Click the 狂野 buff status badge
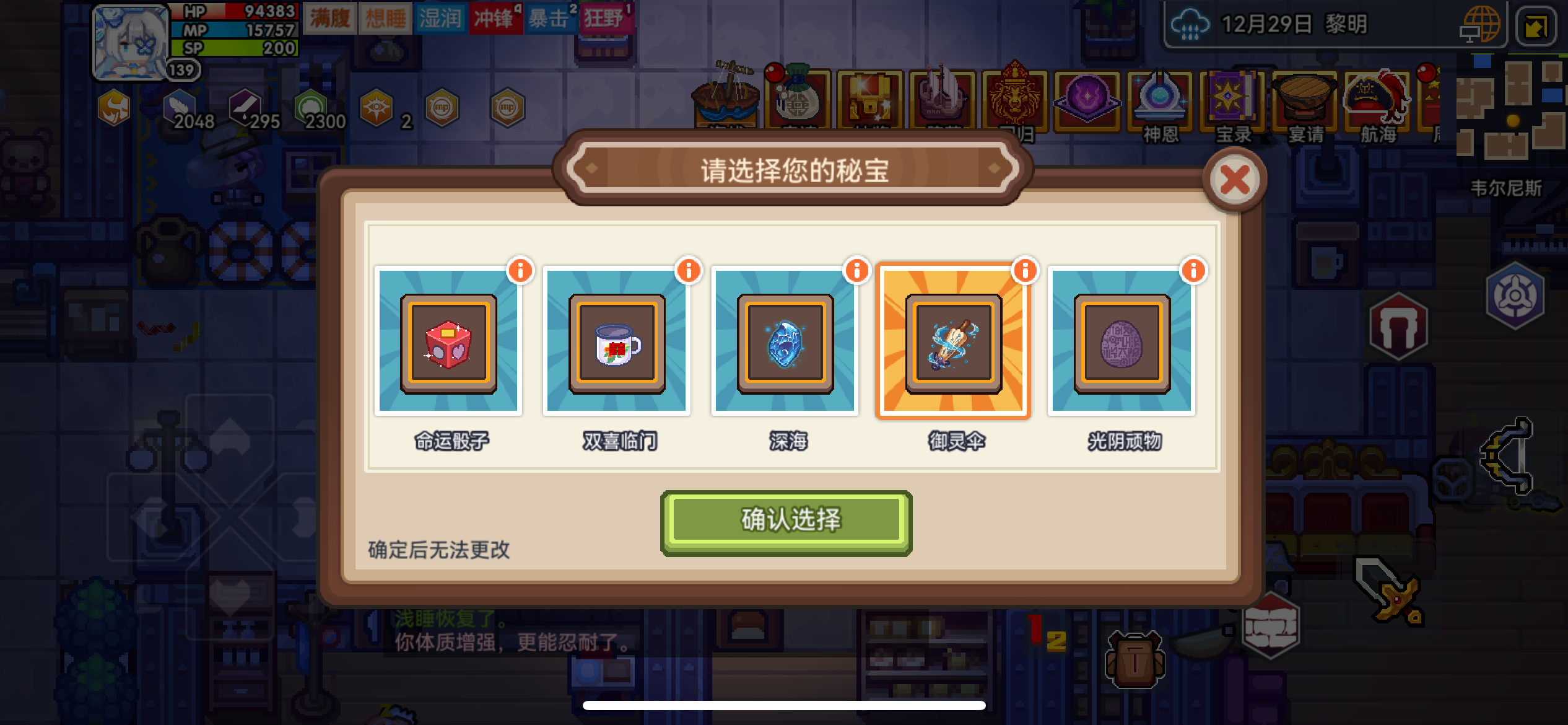 click(x=615, y=19)
